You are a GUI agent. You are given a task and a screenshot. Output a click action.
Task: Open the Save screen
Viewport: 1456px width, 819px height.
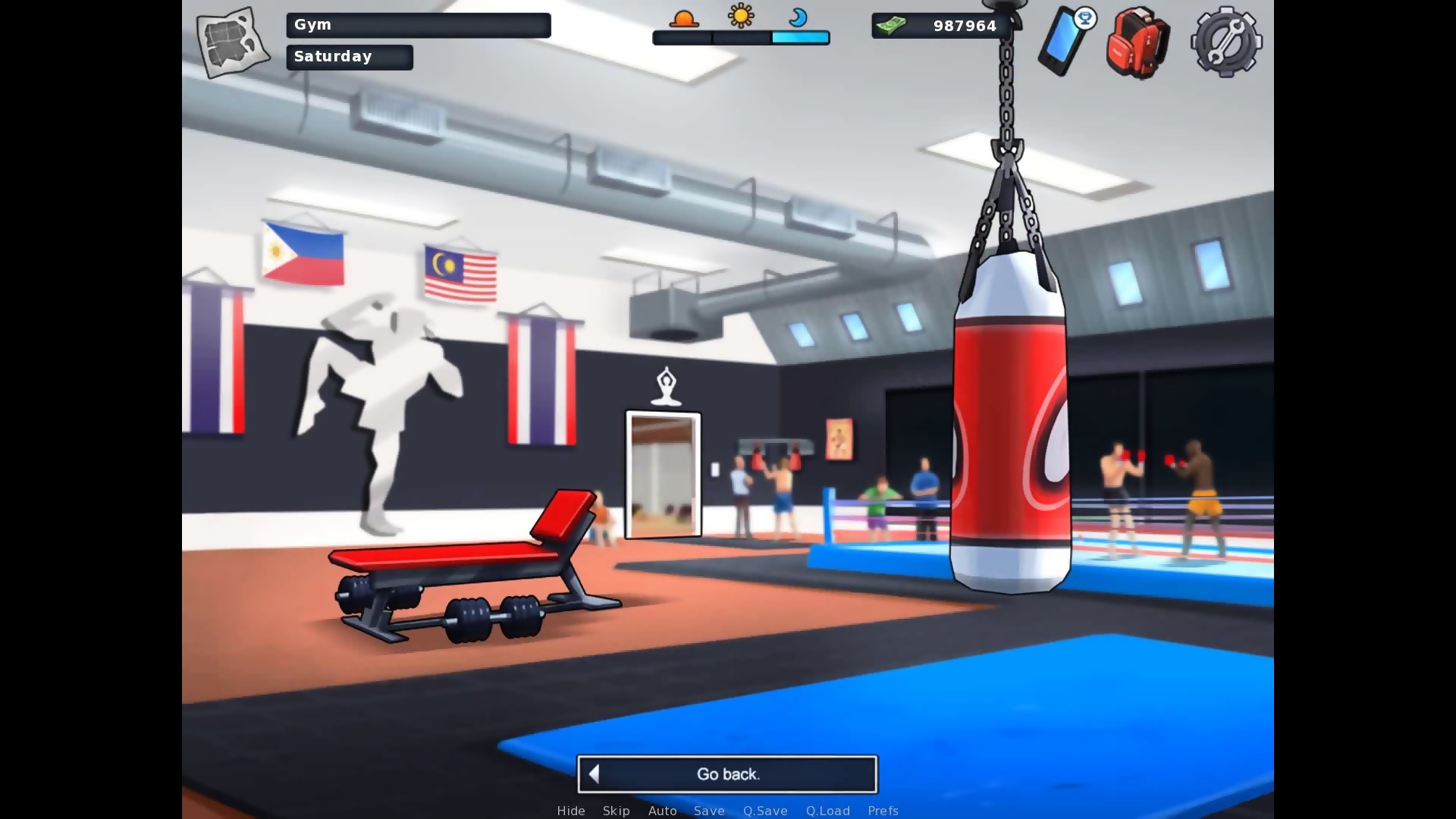[x=709, y=811]
